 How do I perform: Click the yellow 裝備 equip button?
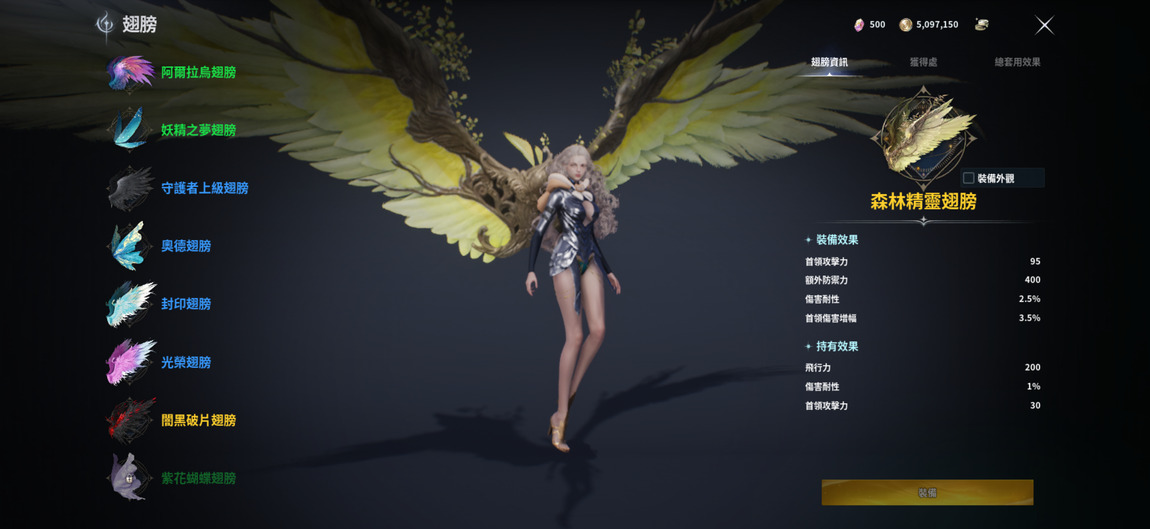[927, 492]
